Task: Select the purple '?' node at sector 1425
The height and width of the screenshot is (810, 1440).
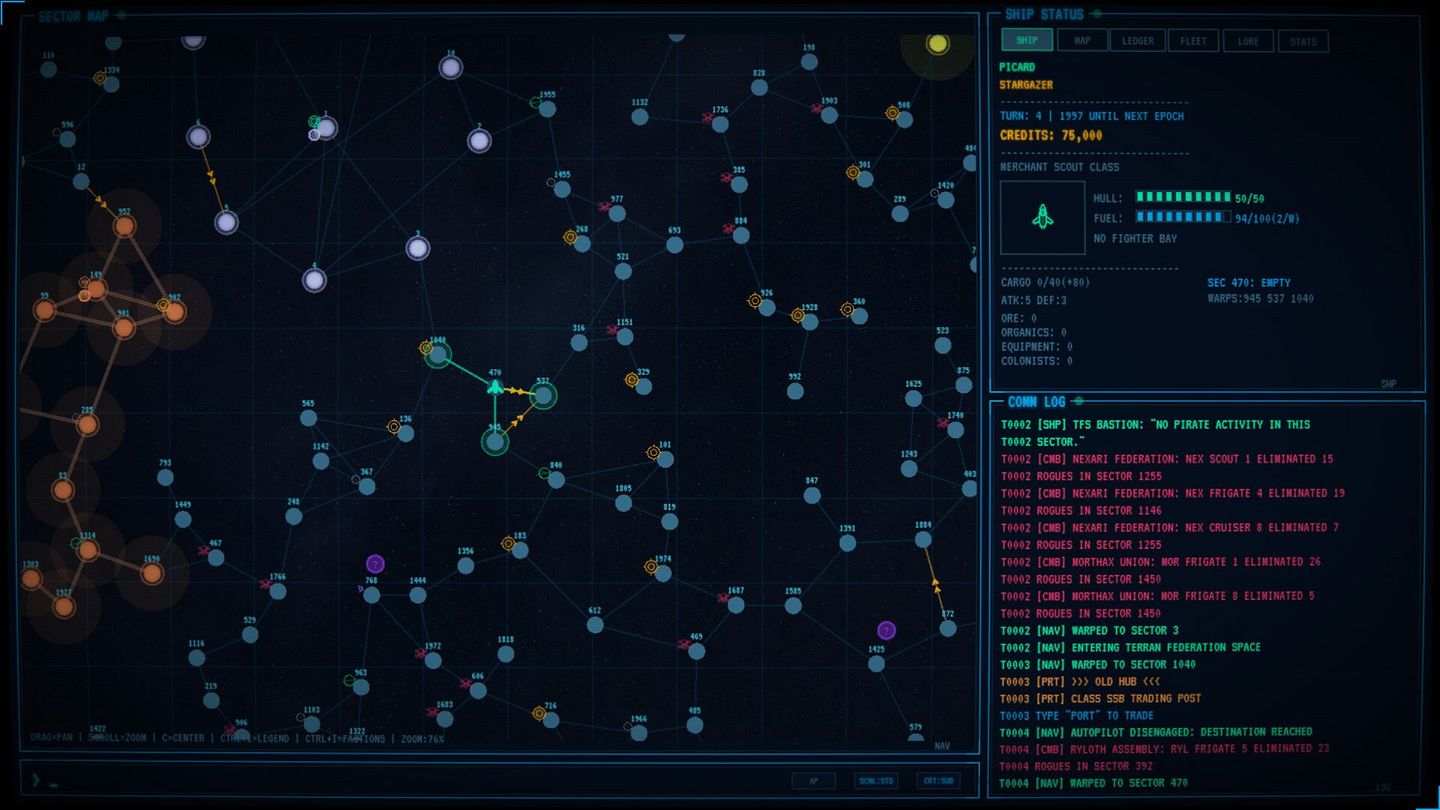Action: [x=885, y=630]
